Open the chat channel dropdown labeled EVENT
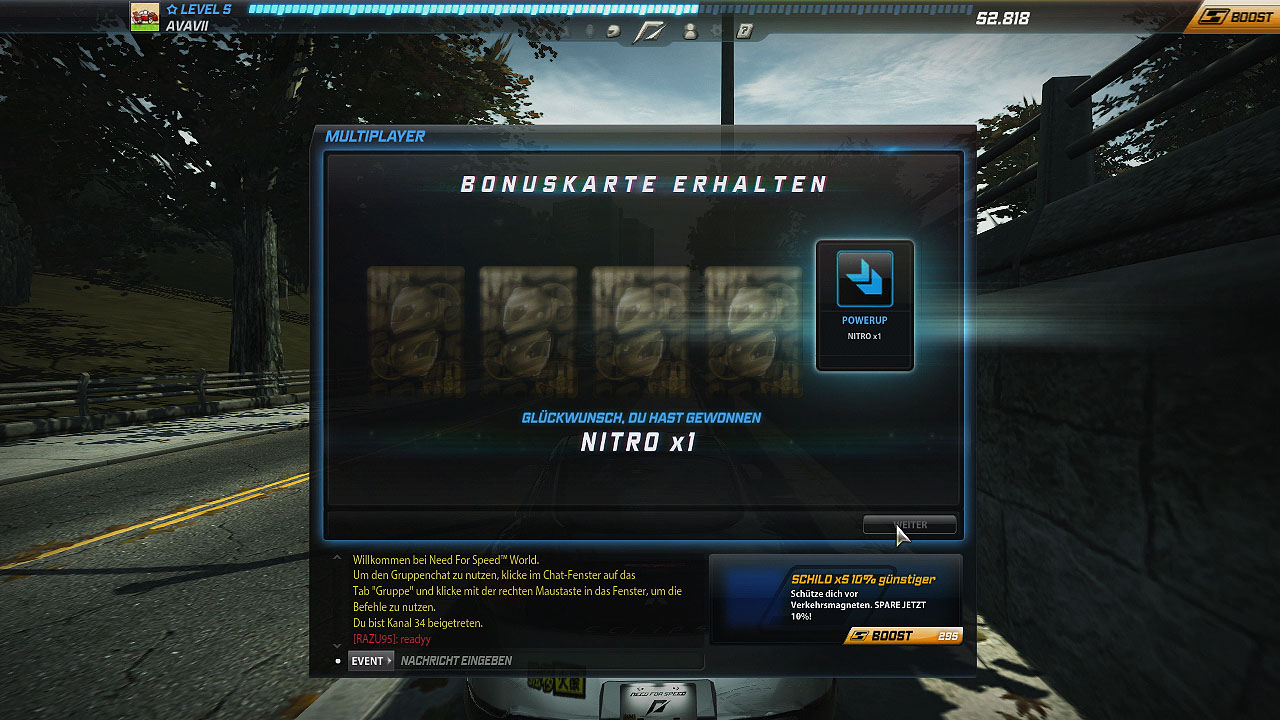The height and width of the screenshot is (720, 1280). tap(370, 660)
